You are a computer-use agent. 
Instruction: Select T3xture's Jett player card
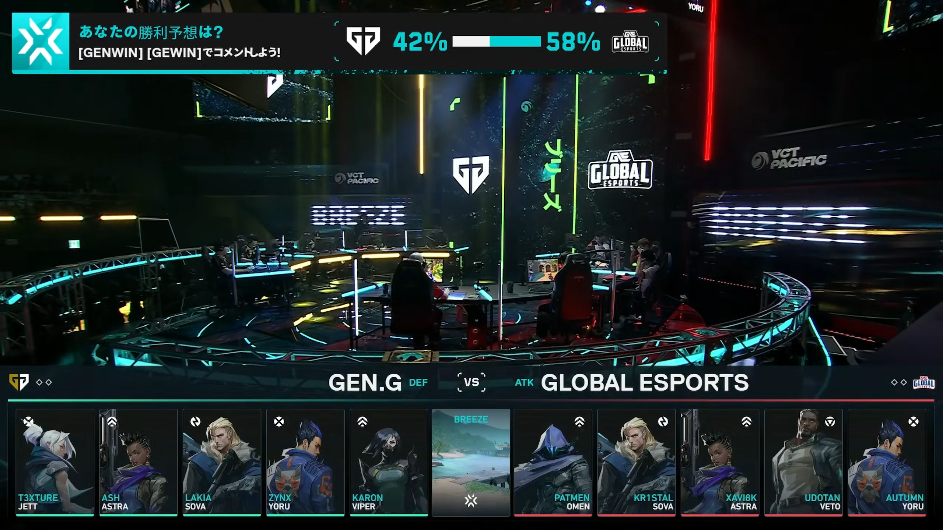(x=54, y=462)
